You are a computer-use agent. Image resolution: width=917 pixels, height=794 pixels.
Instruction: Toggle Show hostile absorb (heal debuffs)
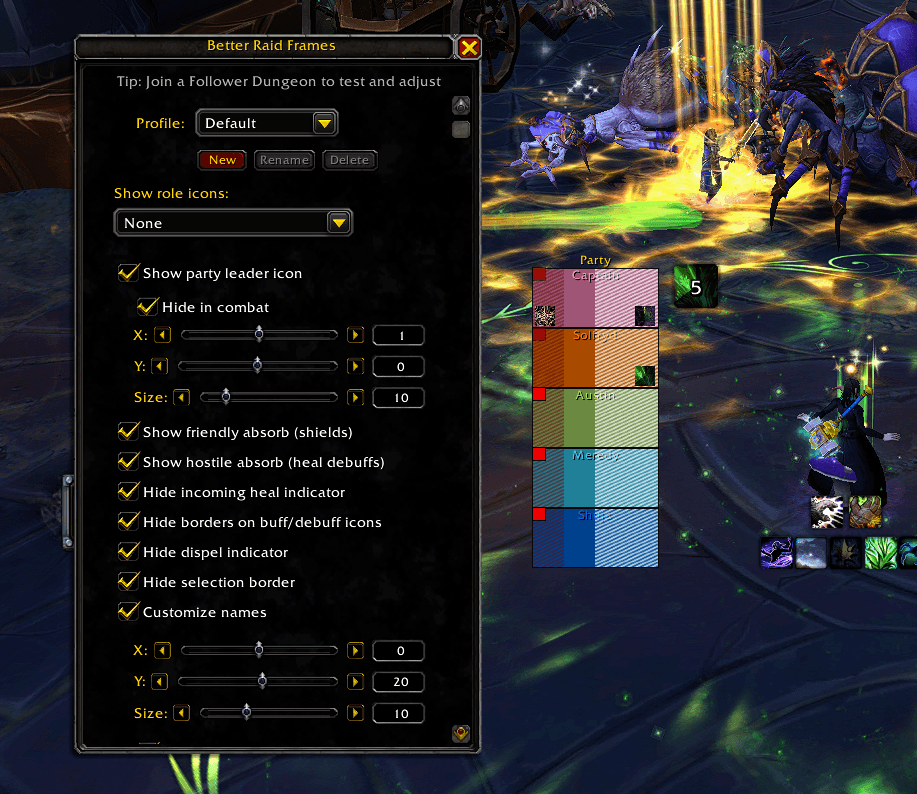pyautogui.click(x=128, y=462)
